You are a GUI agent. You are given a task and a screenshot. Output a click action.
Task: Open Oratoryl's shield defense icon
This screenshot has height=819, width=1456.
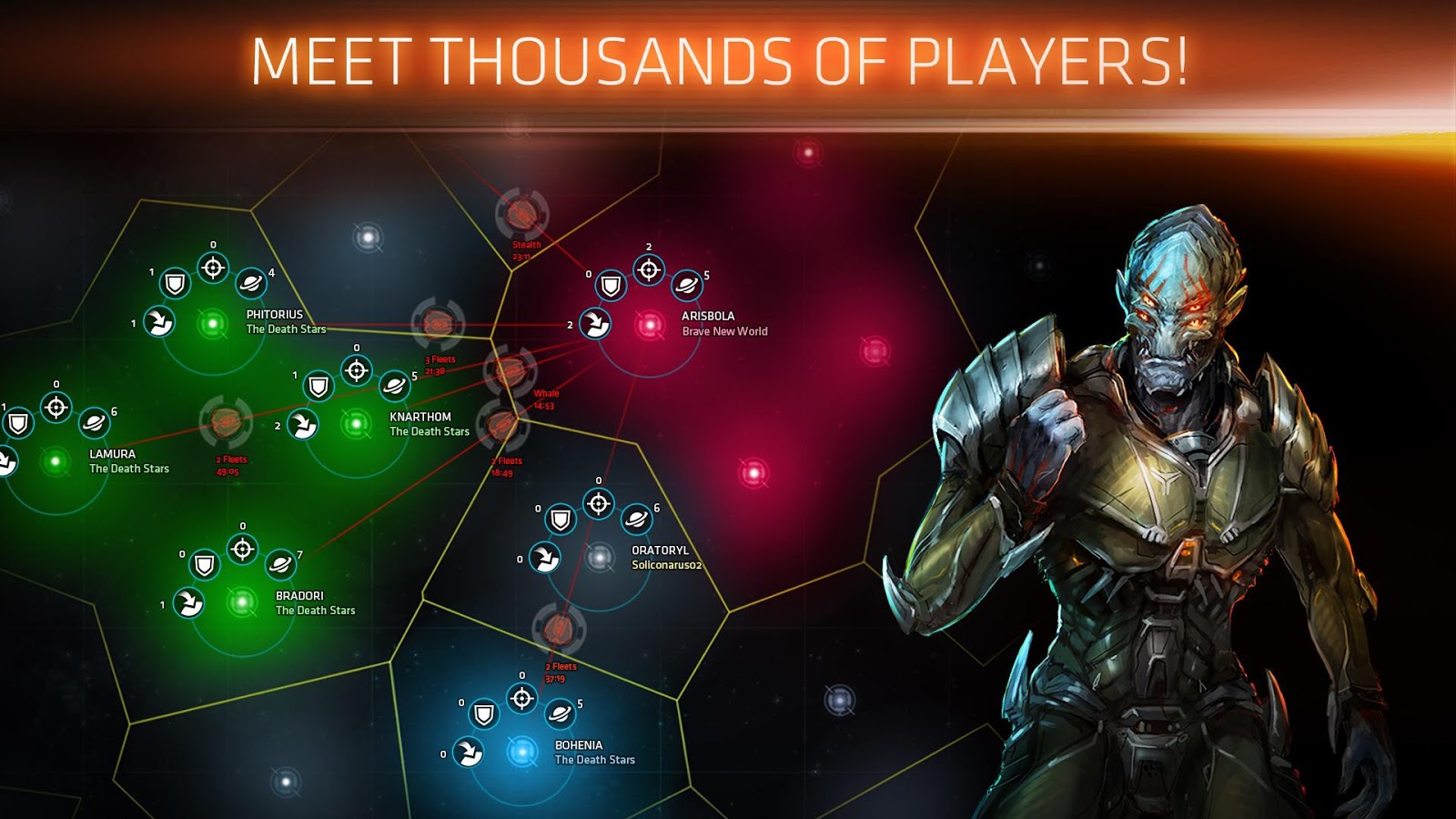[x=561, y=520]
